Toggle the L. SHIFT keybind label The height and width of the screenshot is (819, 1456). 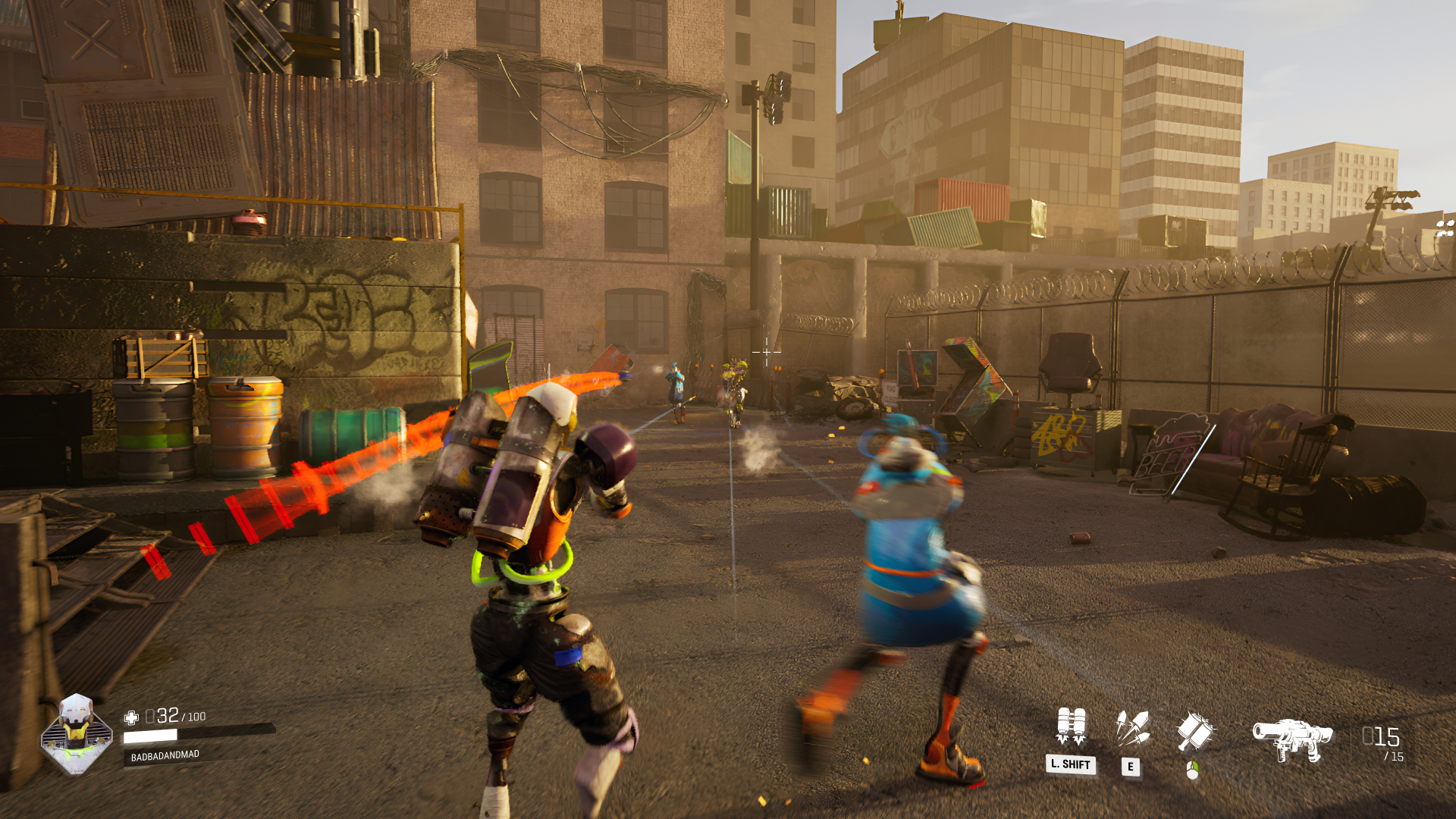[x=1072, y=766]
